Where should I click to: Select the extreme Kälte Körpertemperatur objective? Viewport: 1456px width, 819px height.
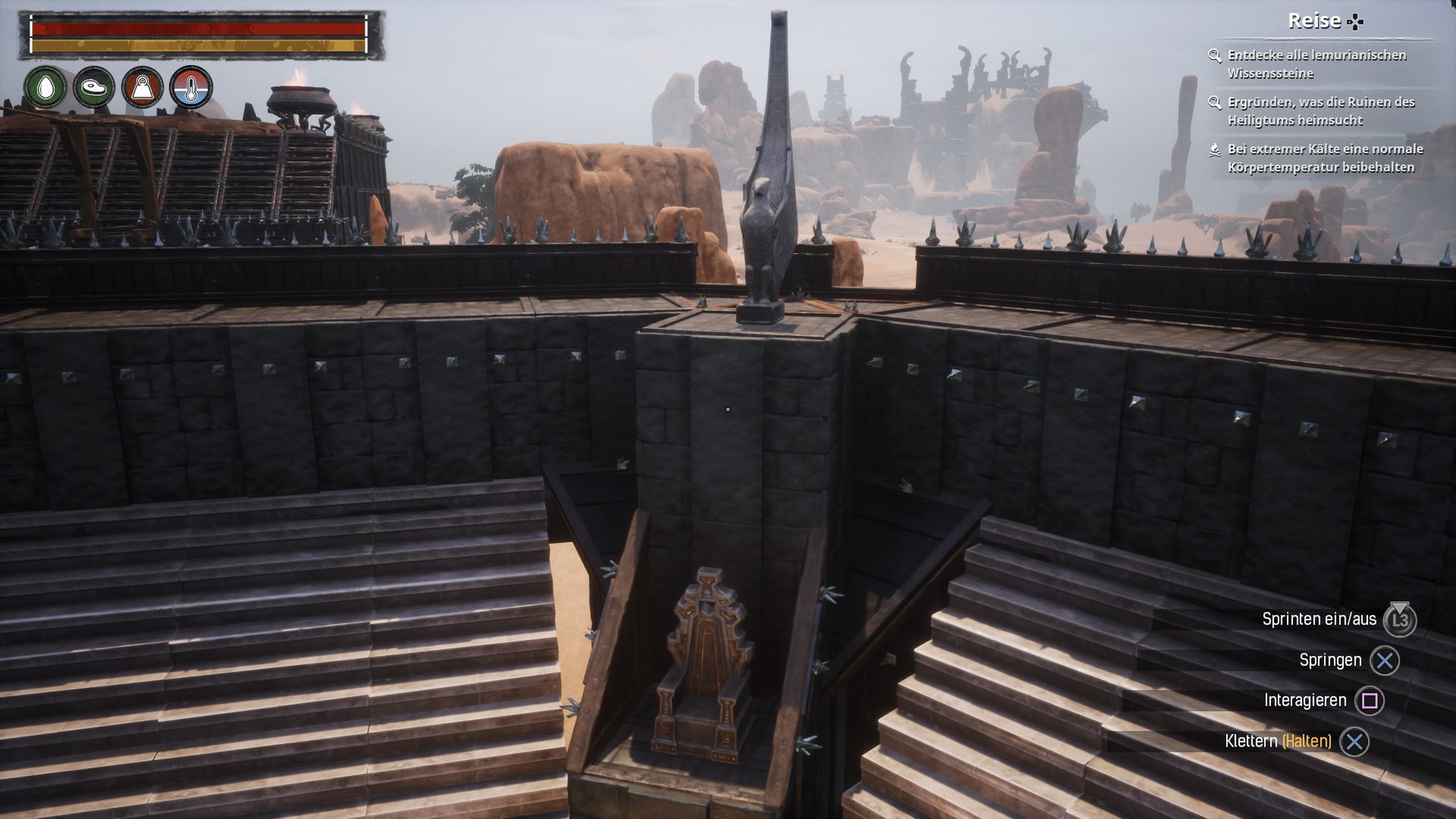point(1324,158)
